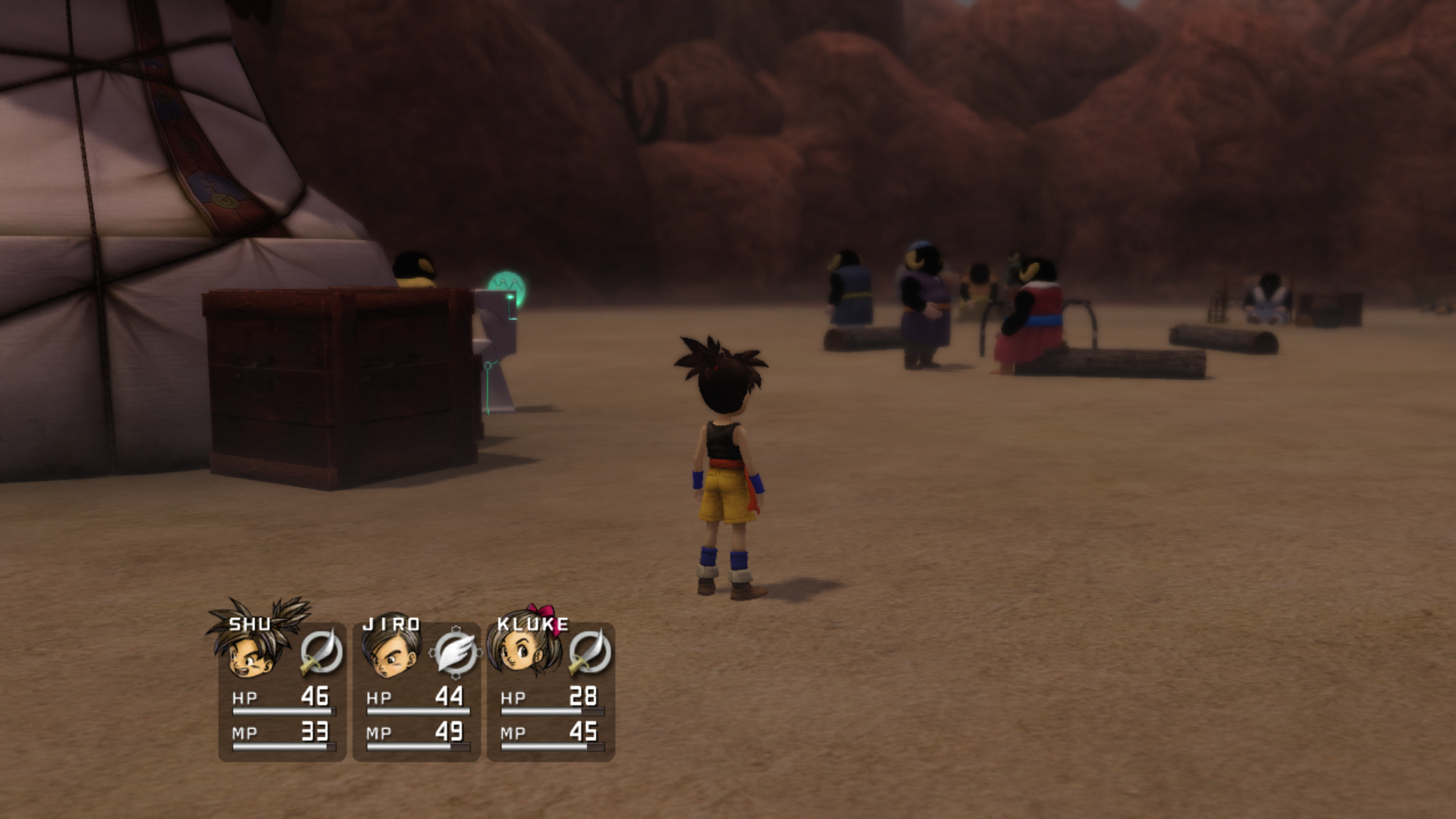Click the sword class icon beside Kluke
Image resolution: width=1456 pixels, height=819 pixels.
coord(589,652)
